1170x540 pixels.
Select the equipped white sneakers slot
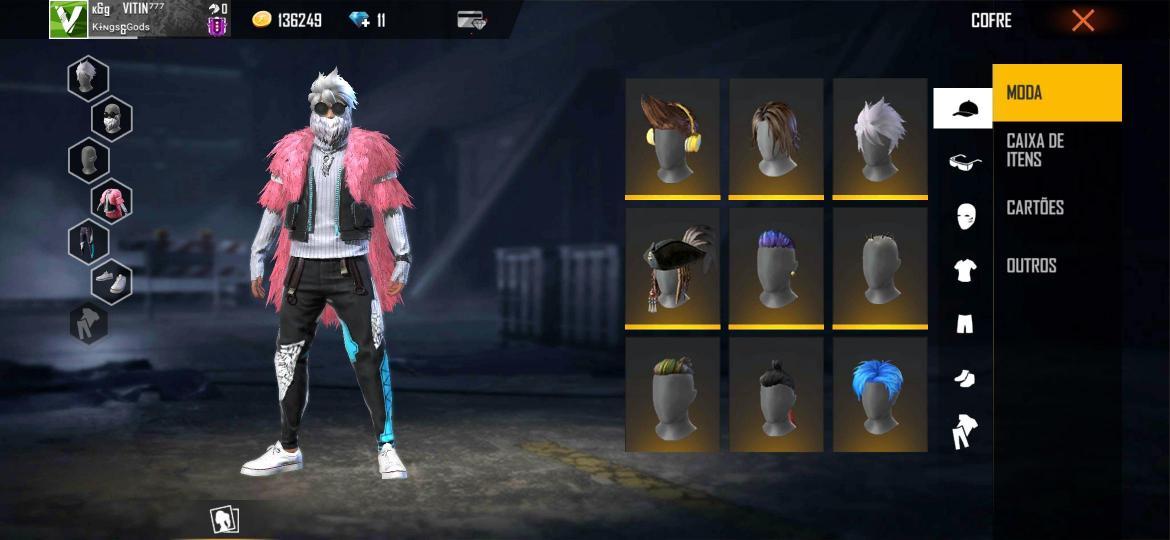[111, 282]
